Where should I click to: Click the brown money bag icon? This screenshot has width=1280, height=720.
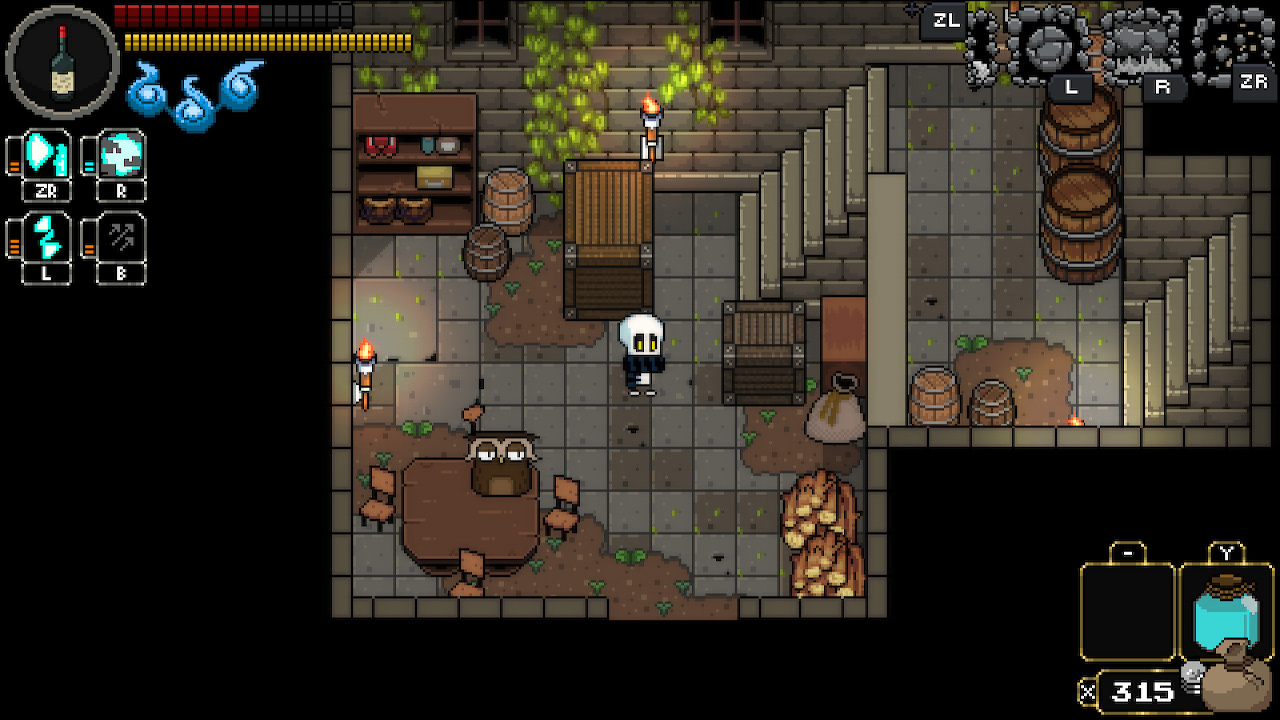tap(1238, 686)
